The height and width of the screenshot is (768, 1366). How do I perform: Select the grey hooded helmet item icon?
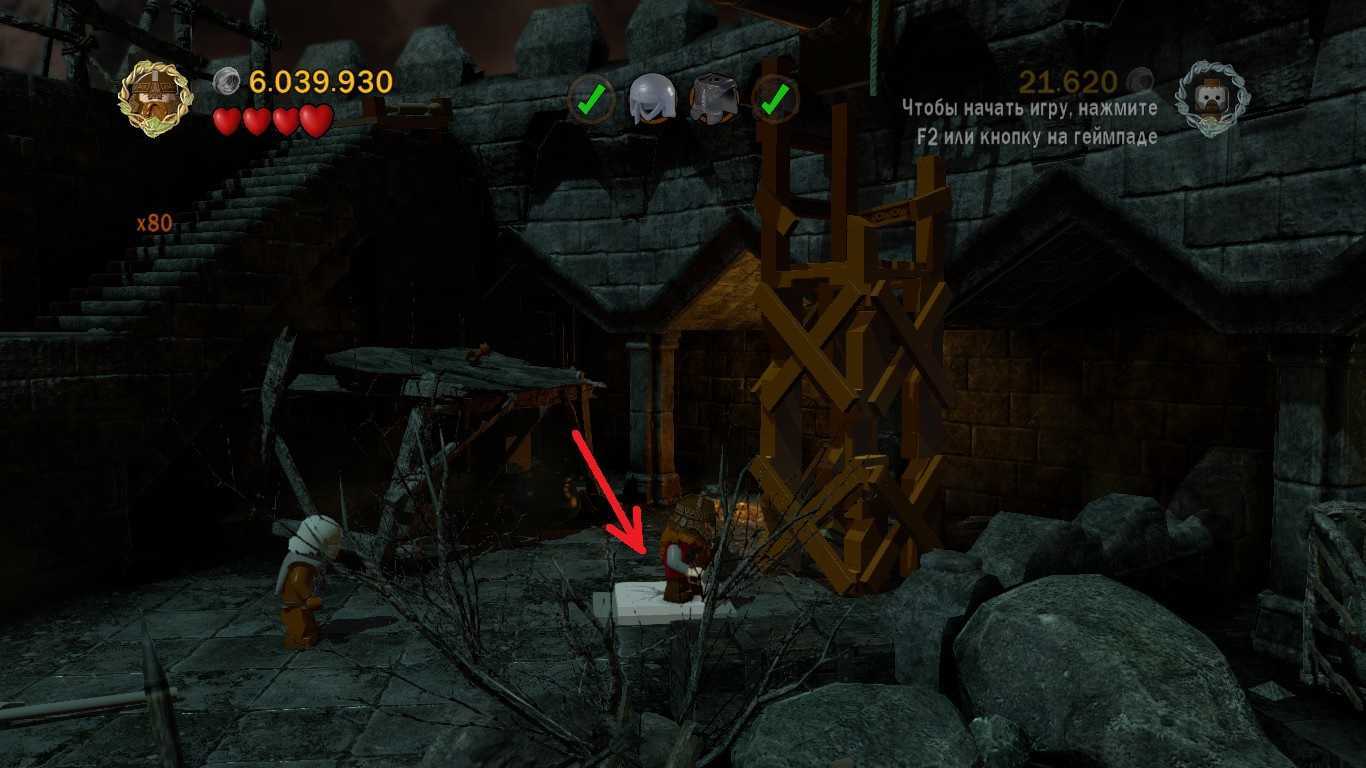tap(650, 100)
